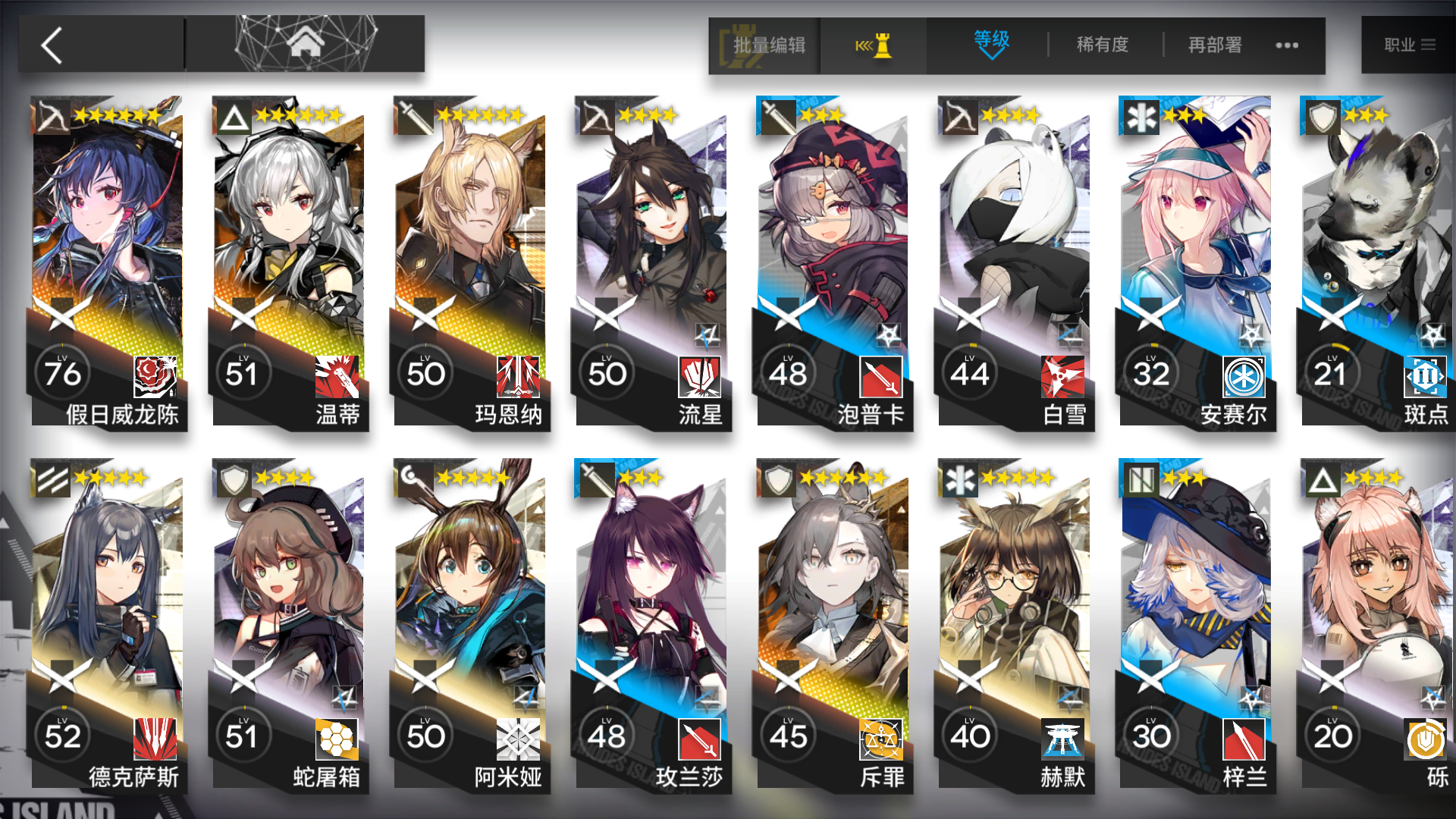Click the guard sword icon on 玛恩纳's card
The image size is (1456, 819).
413,115
